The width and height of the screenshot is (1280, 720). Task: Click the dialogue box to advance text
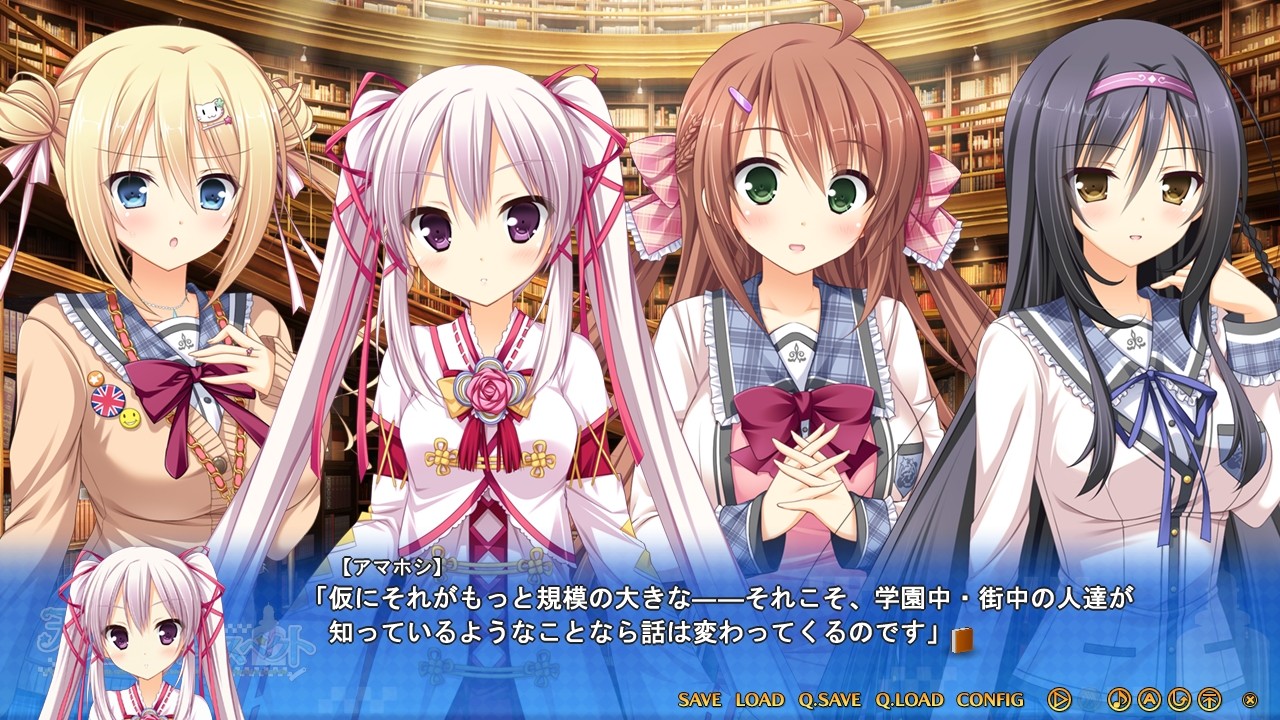(x=640, y=615)
